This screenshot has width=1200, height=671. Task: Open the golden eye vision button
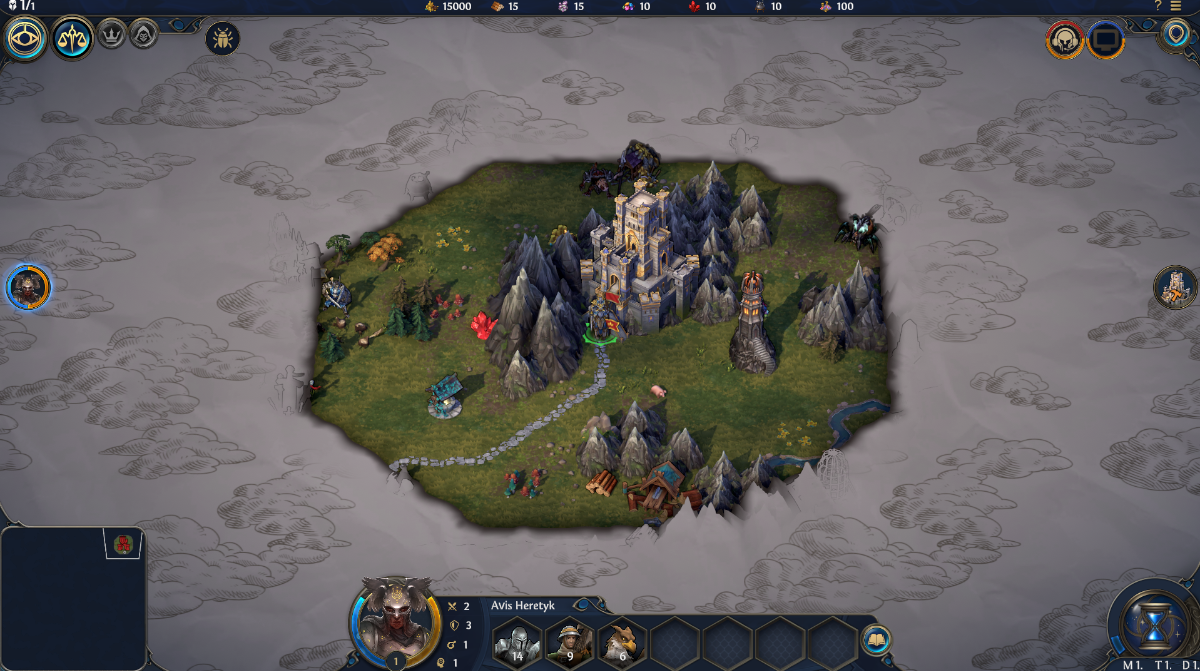pos(25,39)
